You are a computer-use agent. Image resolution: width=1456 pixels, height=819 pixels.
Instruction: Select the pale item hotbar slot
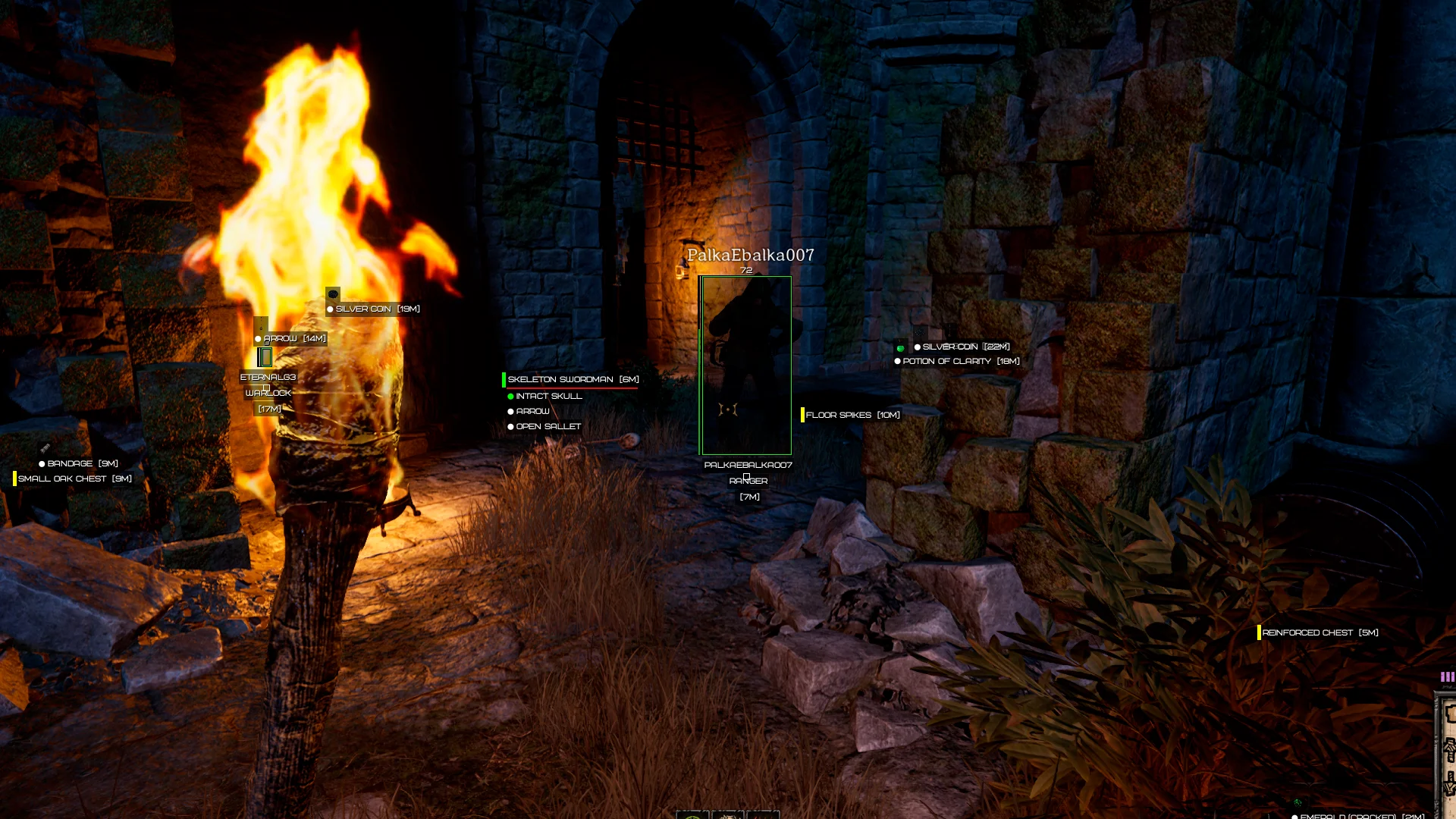point(728,816)
